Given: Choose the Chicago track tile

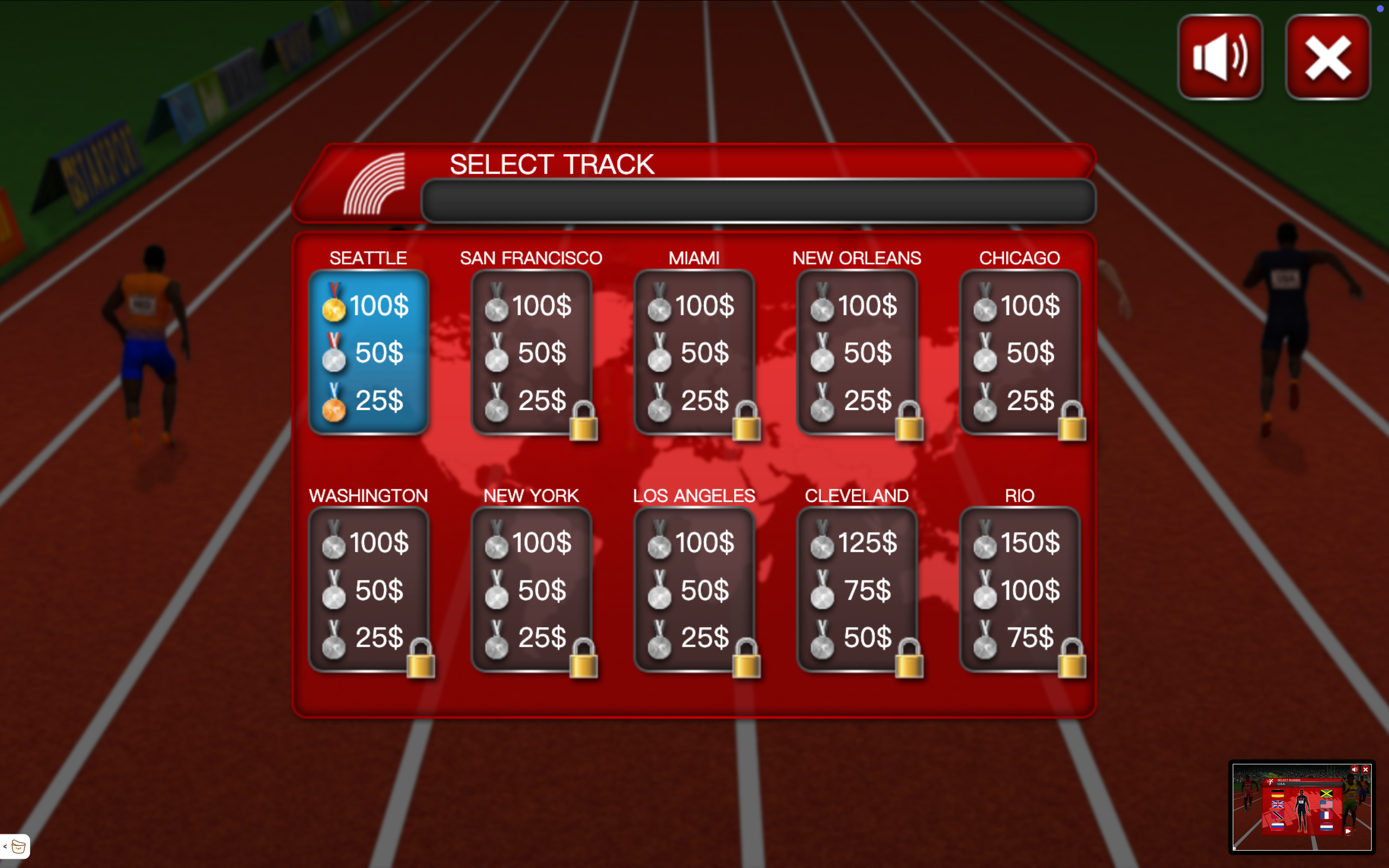Looking at the screenshot, I should pyautogui.click(x=1020, y=353).
